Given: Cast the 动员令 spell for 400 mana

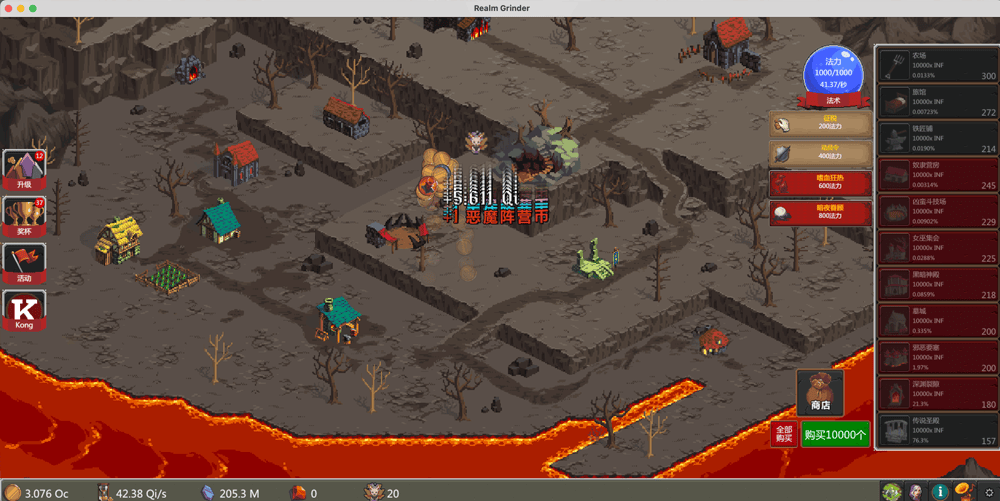Looking at the screenshot, I should point(821,153).
